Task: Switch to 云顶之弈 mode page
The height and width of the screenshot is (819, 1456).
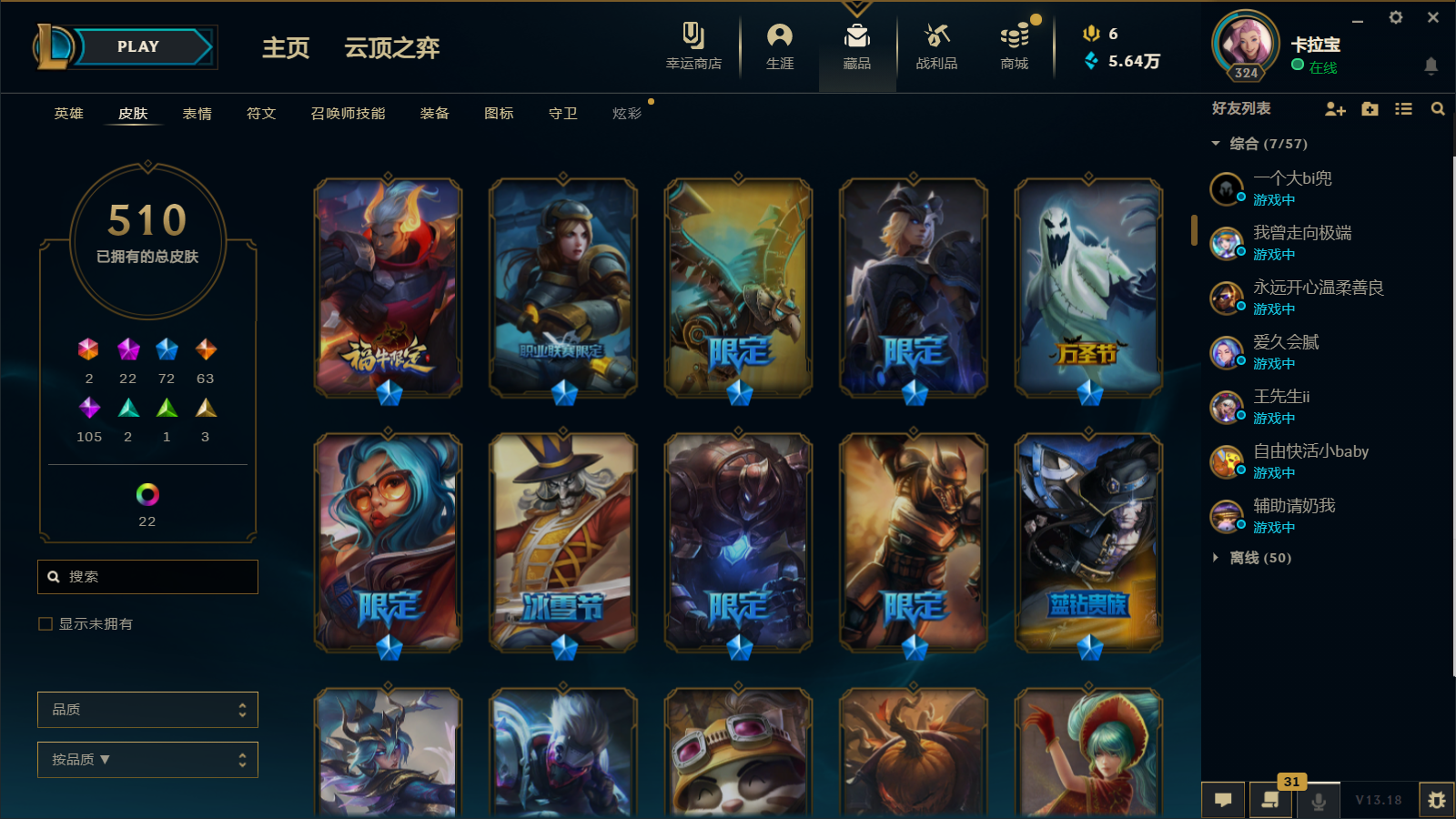Action: tap(391, 48)
